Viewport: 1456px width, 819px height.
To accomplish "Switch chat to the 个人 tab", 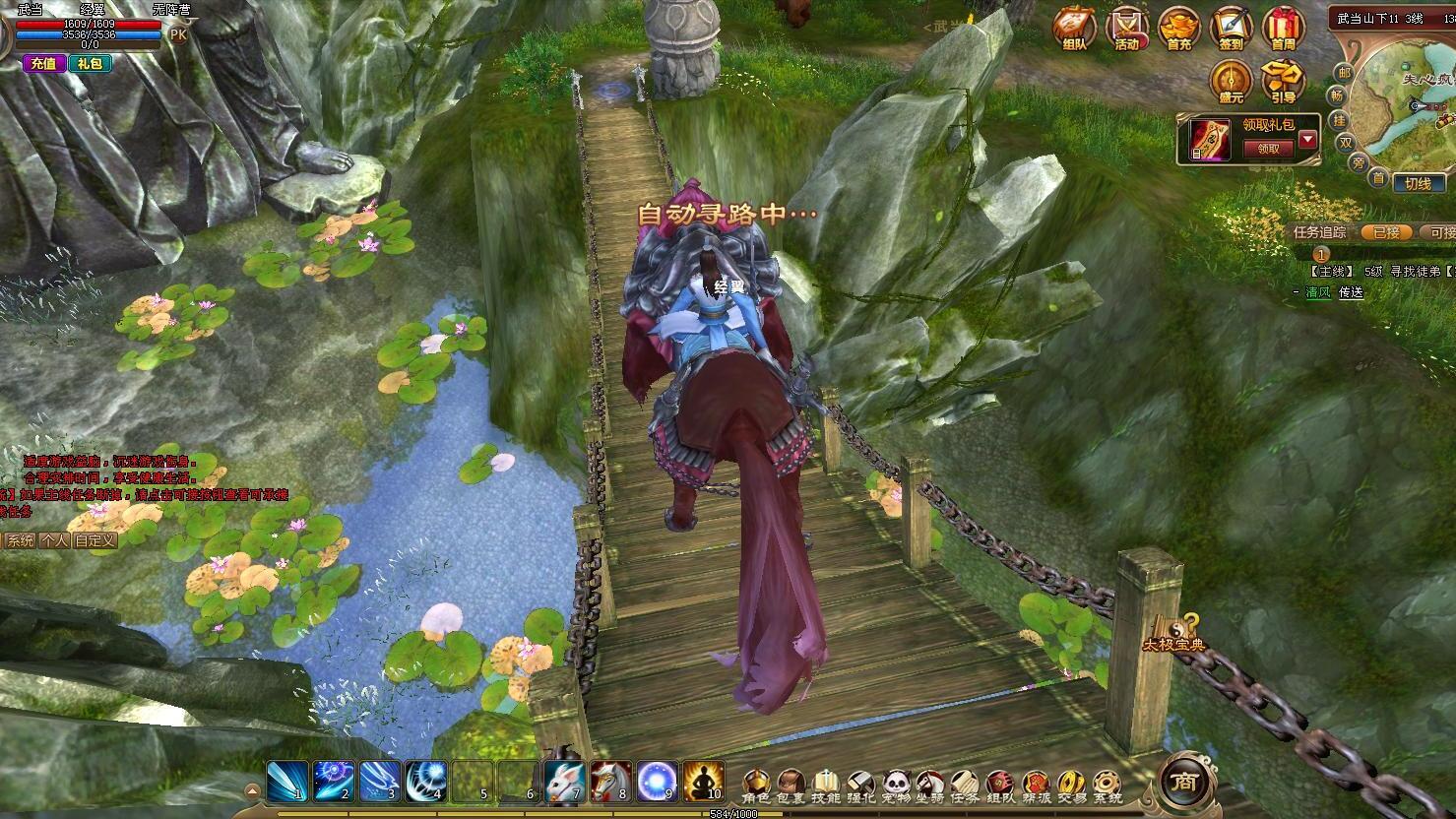I will pyautogui.click(x=54, y=540).
